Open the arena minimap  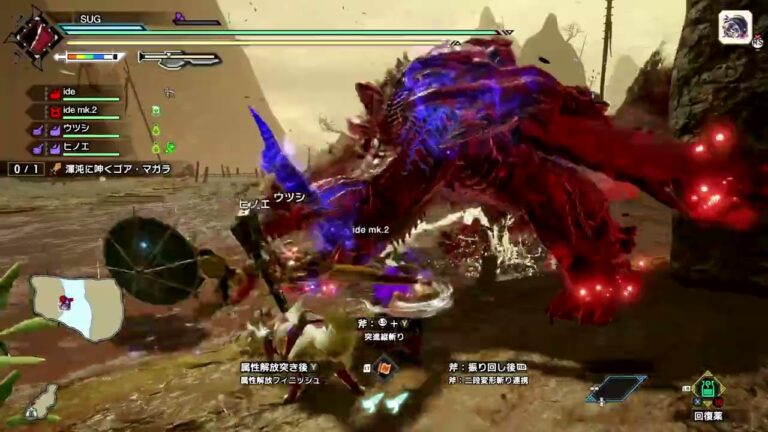point(76,306)
